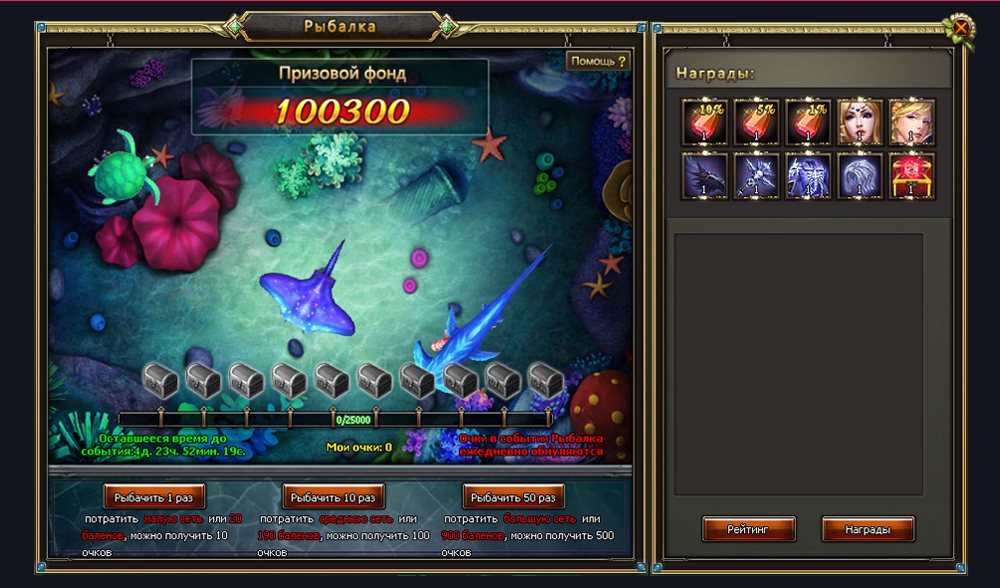The width and height of the screenshot is (1000, 588).
Task: Inspect the winking blonde heroine portrait
Action: (x=912, y=121)
